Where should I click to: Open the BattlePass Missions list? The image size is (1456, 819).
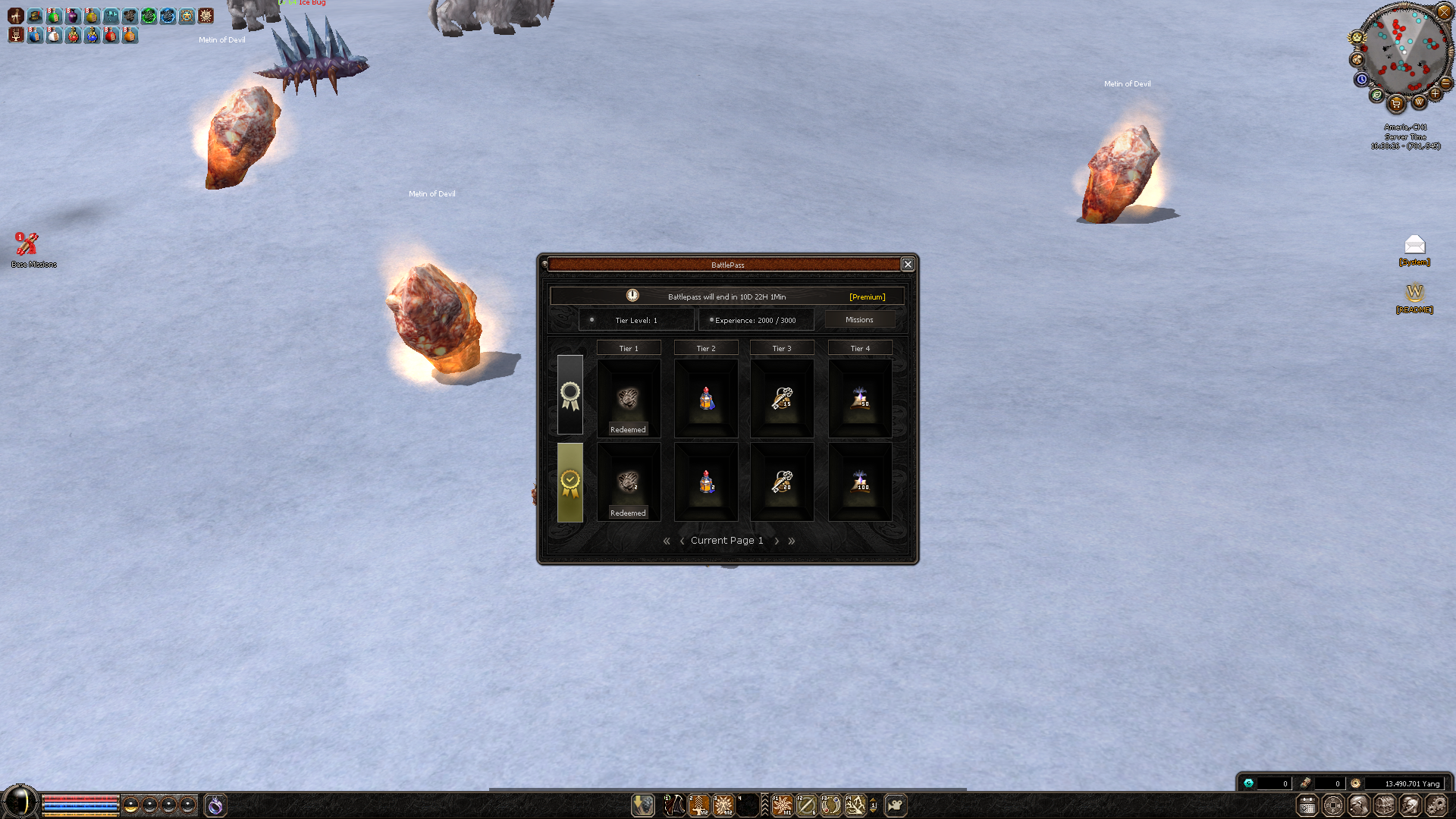[859, 320]
